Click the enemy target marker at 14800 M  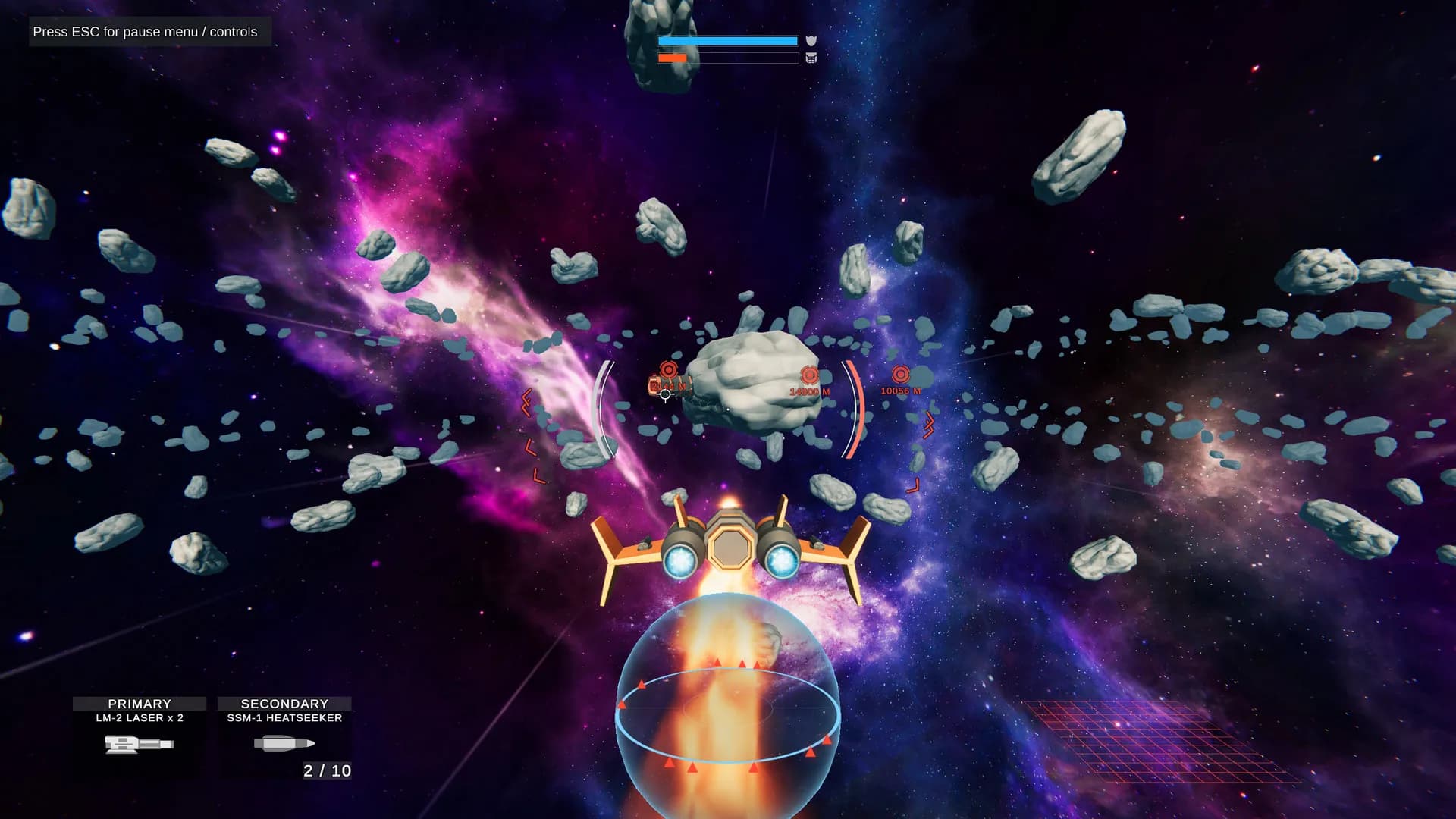pos(811,375)
